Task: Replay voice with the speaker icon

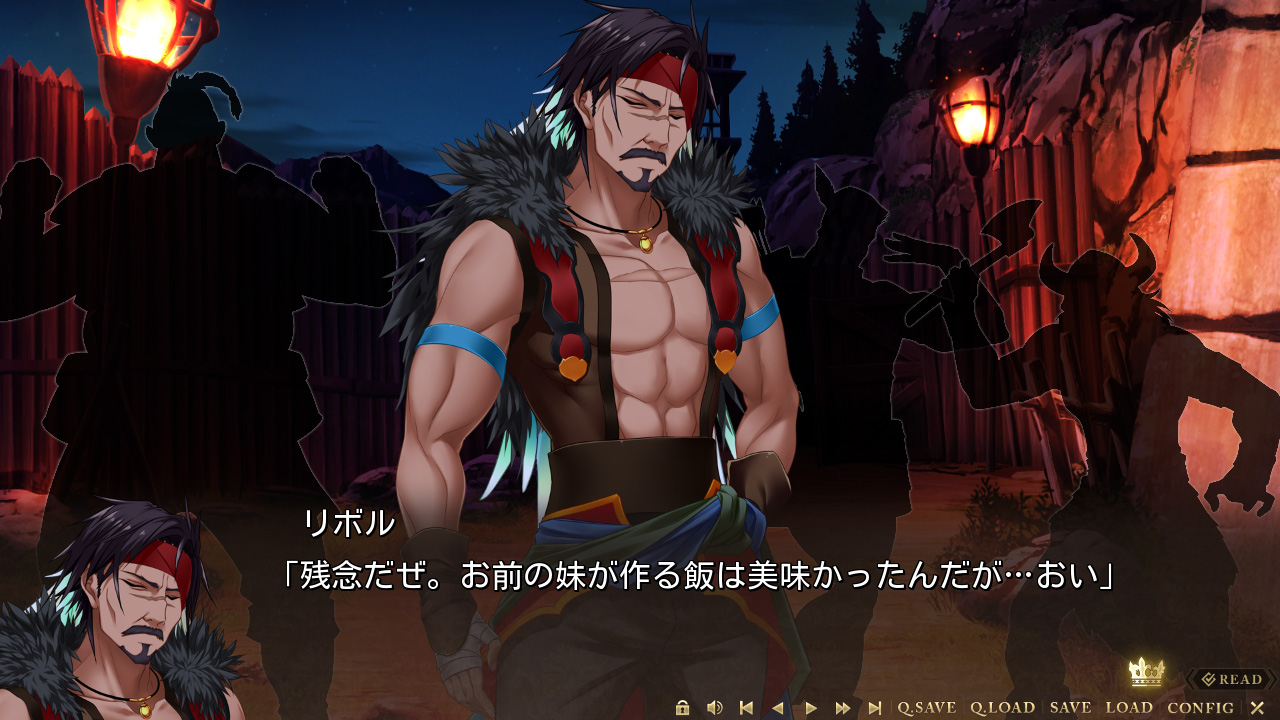Action: (714, 708)
